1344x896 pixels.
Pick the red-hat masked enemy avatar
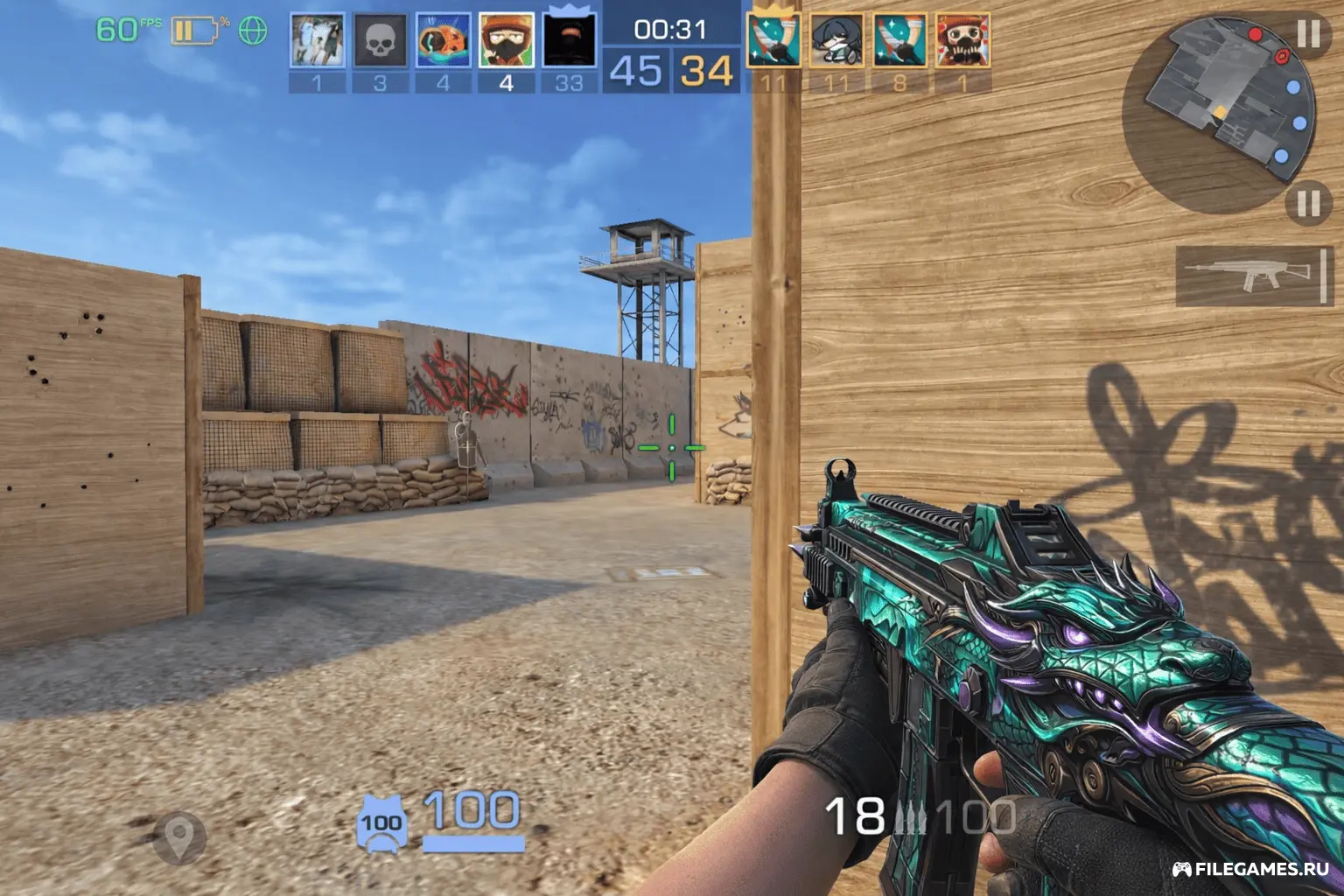(962, 41)
